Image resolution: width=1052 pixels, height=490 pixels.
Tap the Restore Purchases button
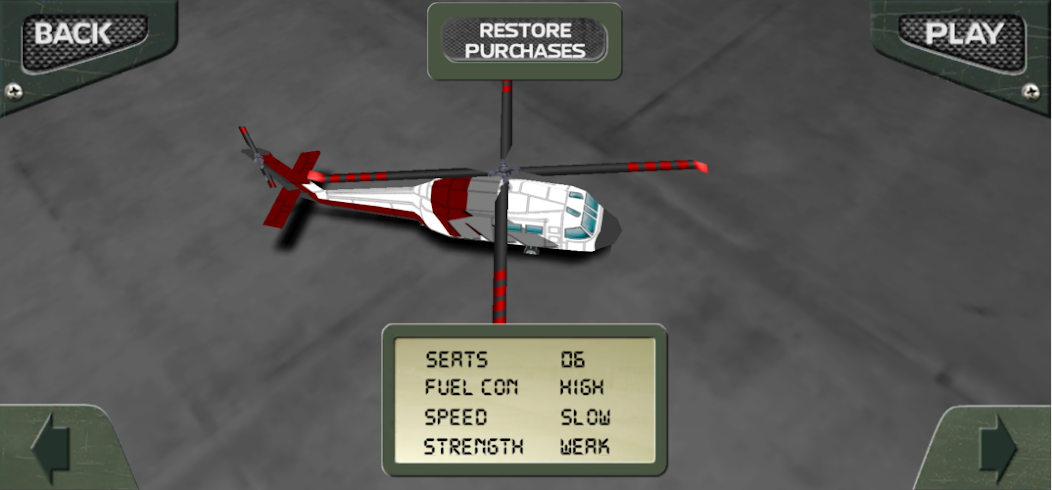tap(525, 41)
